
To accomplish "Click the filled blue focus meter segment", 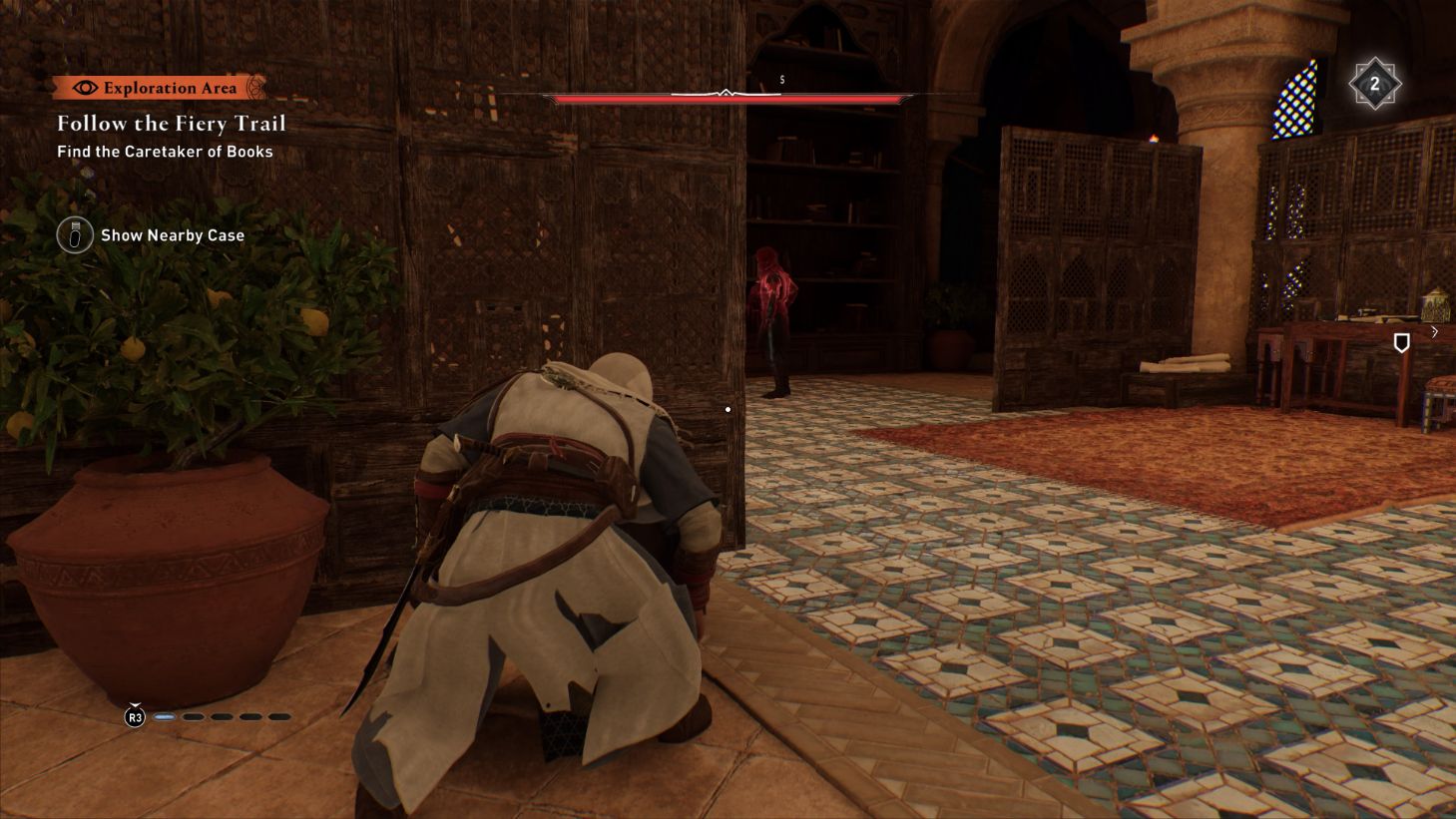I will 166,716.
